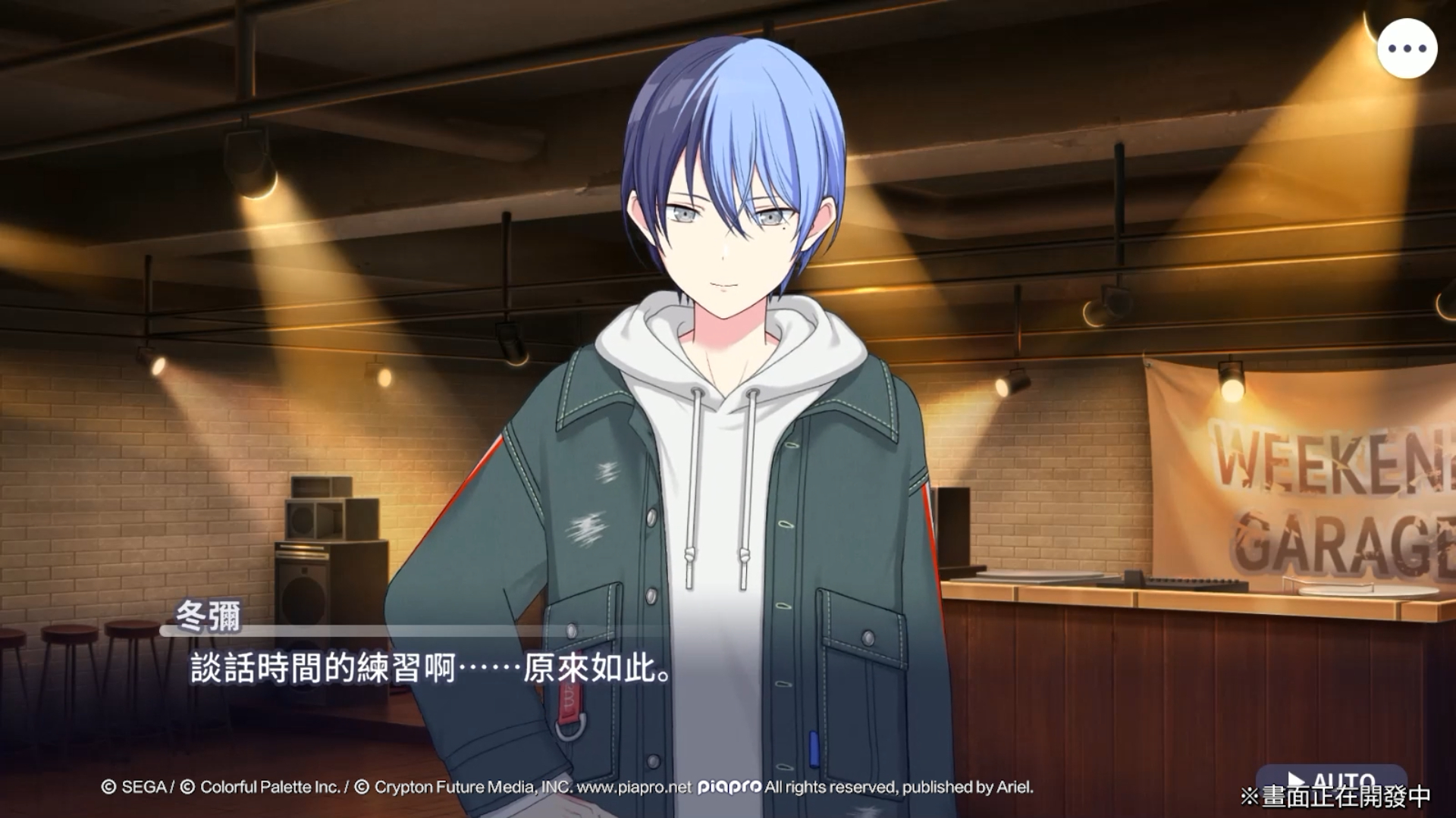The image size is (1456, 818).
Task: Open the three-dot story options menu
Action: (1407, 49)
